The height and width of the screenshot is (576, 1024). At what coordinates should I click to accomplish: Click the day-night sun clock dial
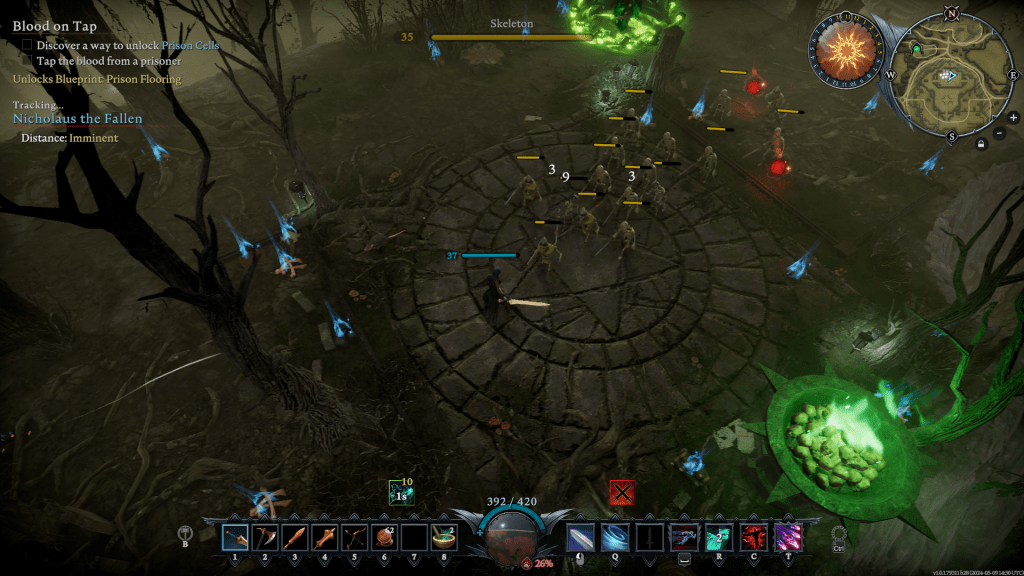tap(844, 48)
